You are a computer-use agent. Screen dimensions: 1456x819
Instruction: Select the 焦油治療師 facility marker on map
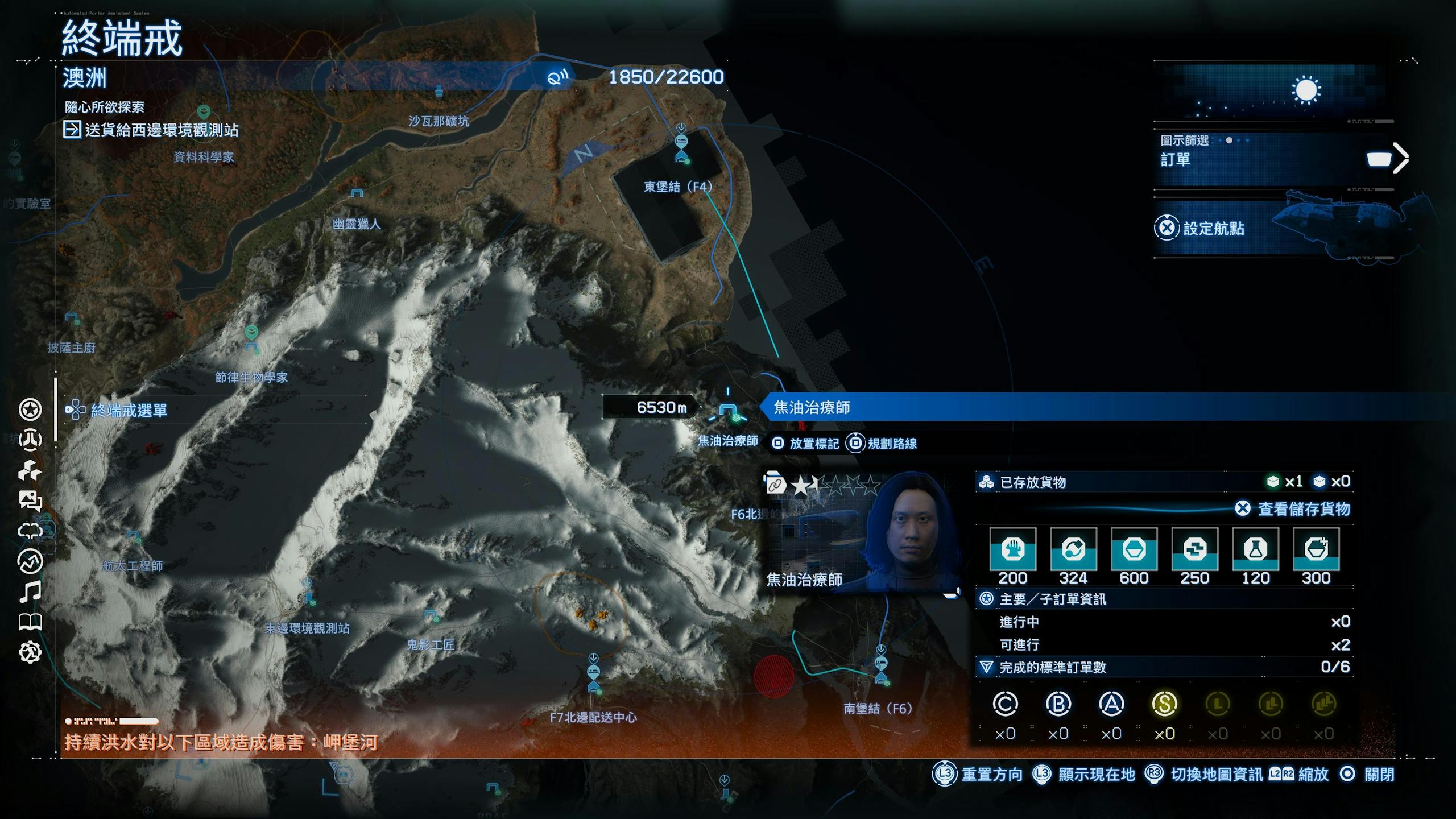[728, 411]
